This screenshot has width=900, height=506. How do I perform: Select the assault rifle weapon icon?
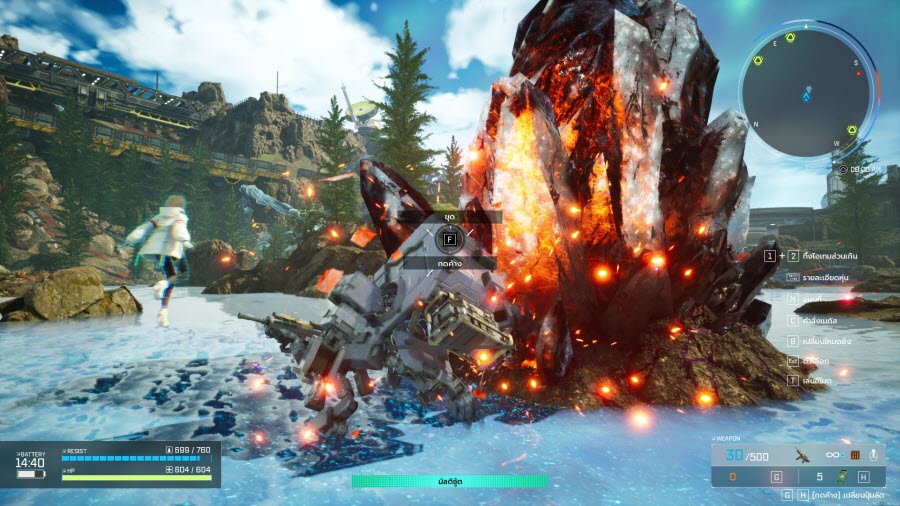click(802, 455)
